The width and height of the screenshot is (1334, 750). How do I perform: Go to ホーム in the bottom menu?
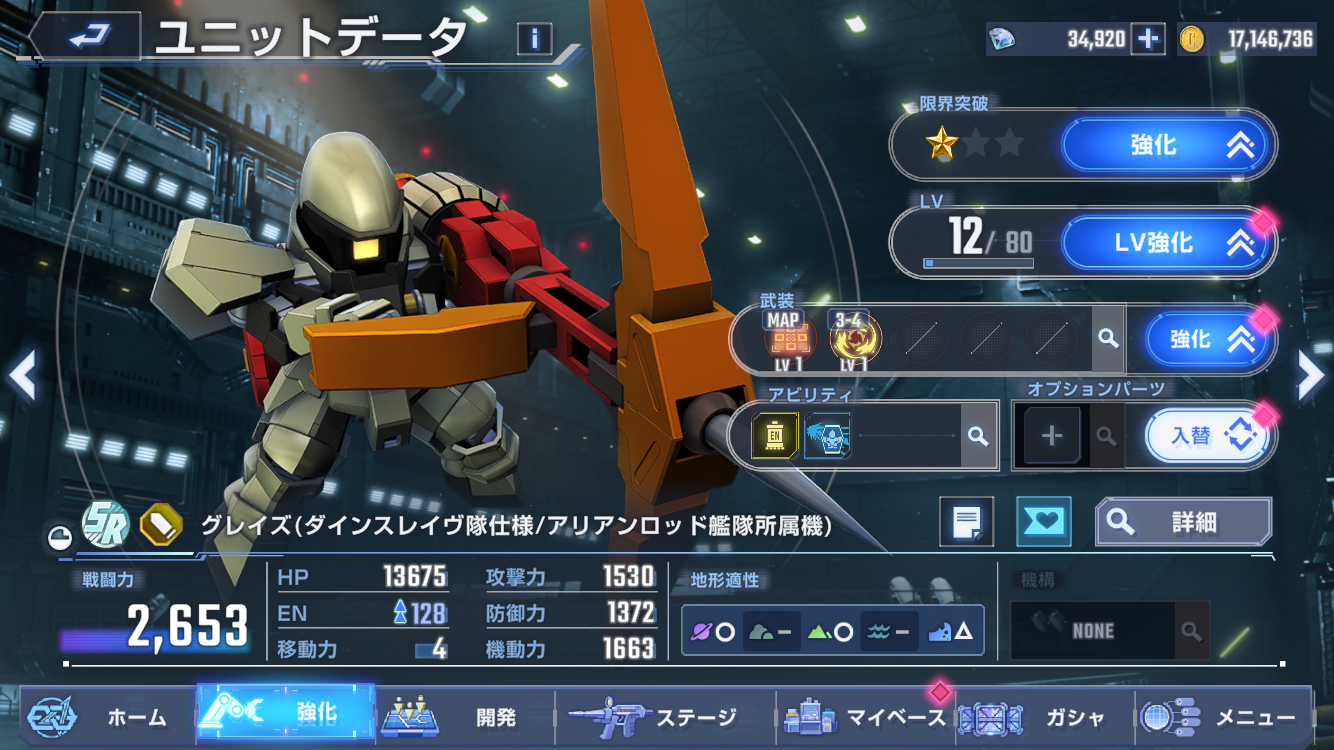coord(100,717)
